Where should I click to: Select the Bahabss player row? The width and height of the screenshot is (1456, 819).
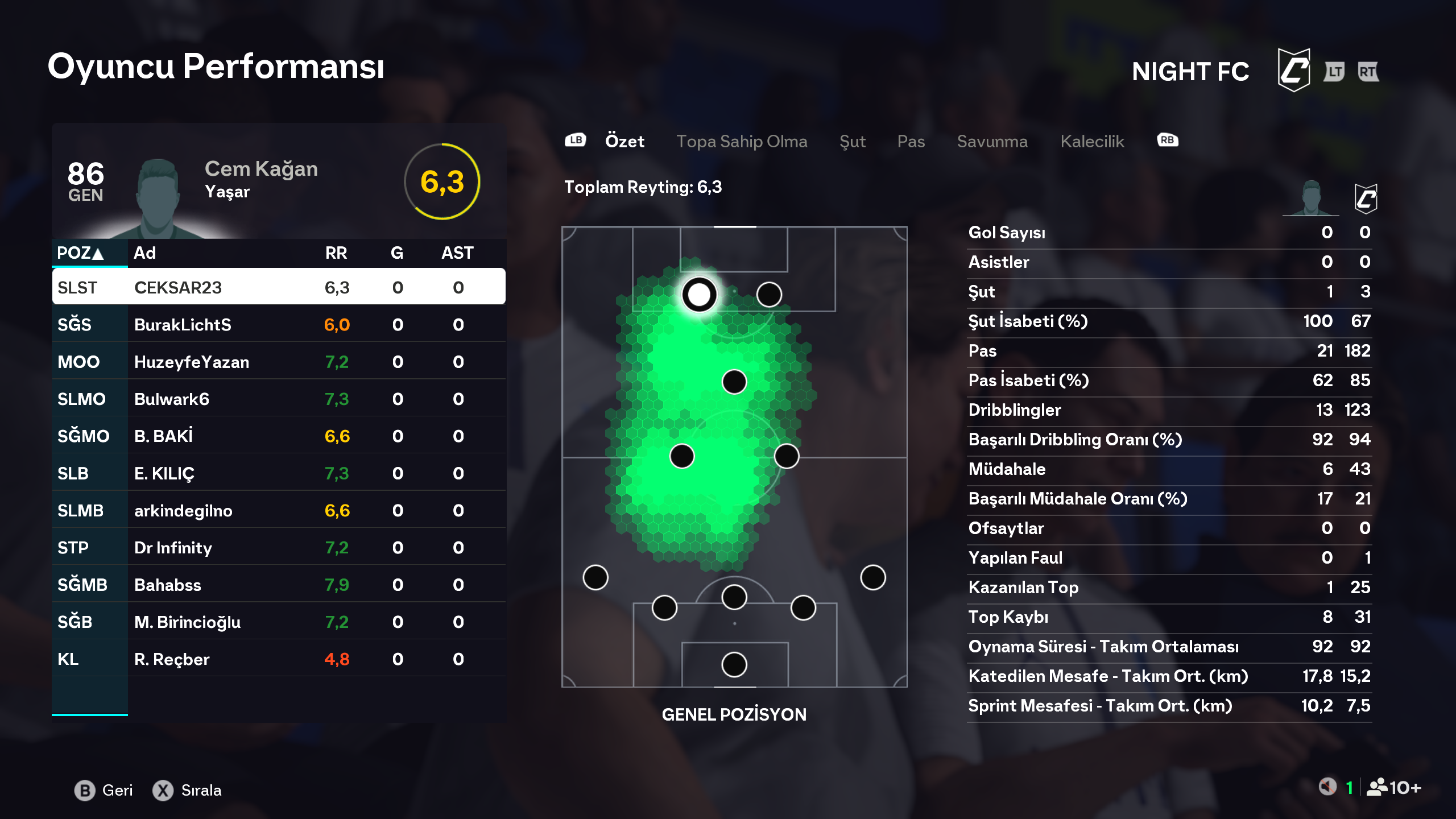coord(279,585)
